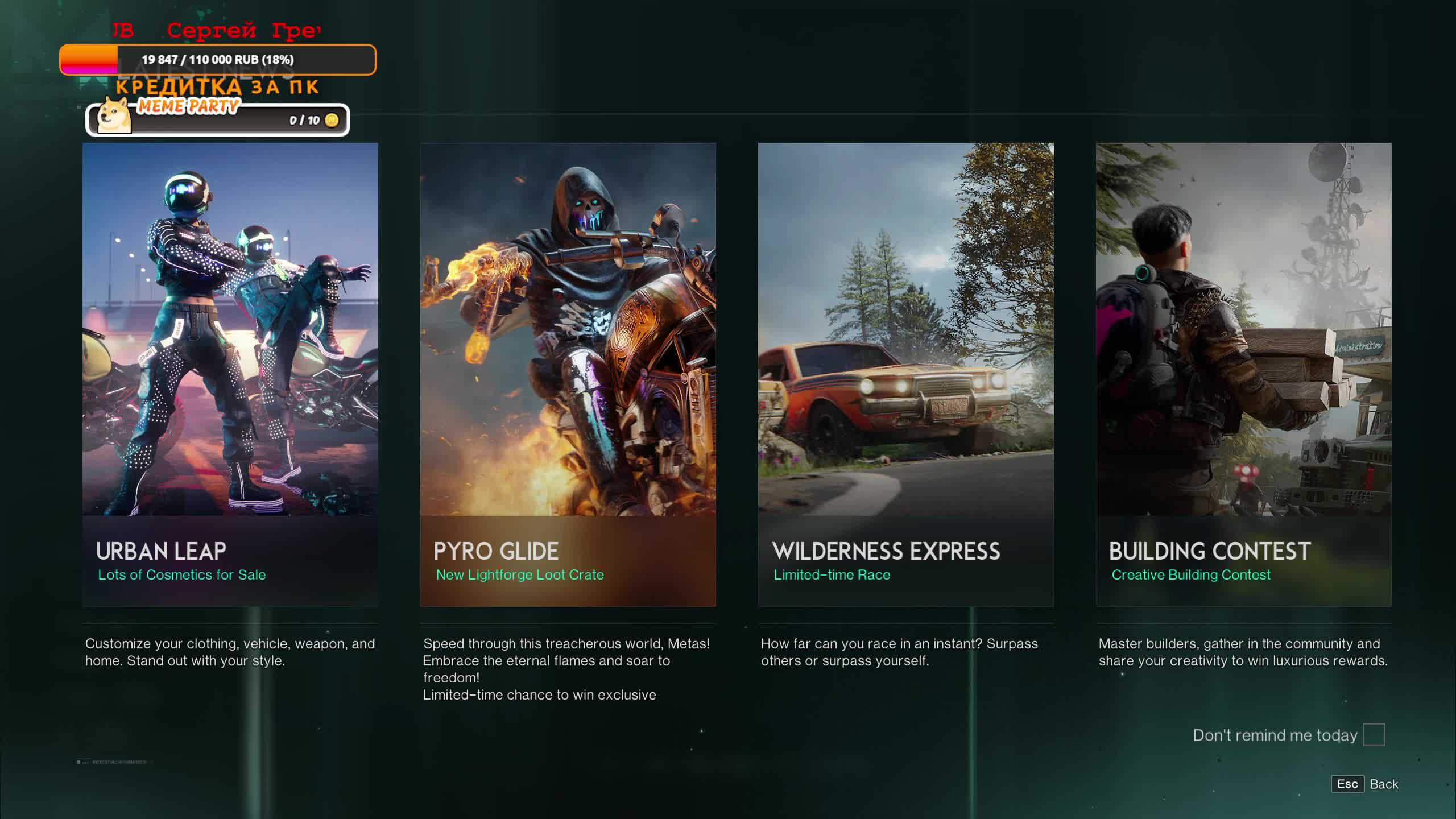Open the Urban Leap news card
The width and height of the screenshot is (1456, 819).
[230, 374]
